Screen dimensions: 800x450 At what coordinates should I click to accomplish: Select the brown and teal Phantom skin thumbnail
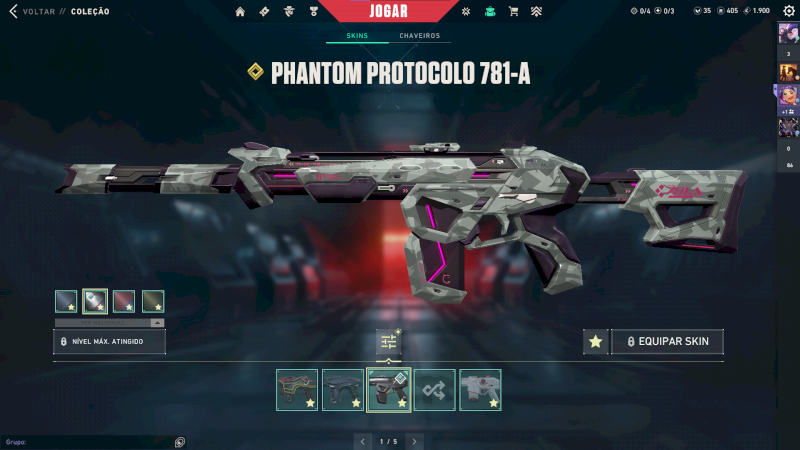point(297,390)
